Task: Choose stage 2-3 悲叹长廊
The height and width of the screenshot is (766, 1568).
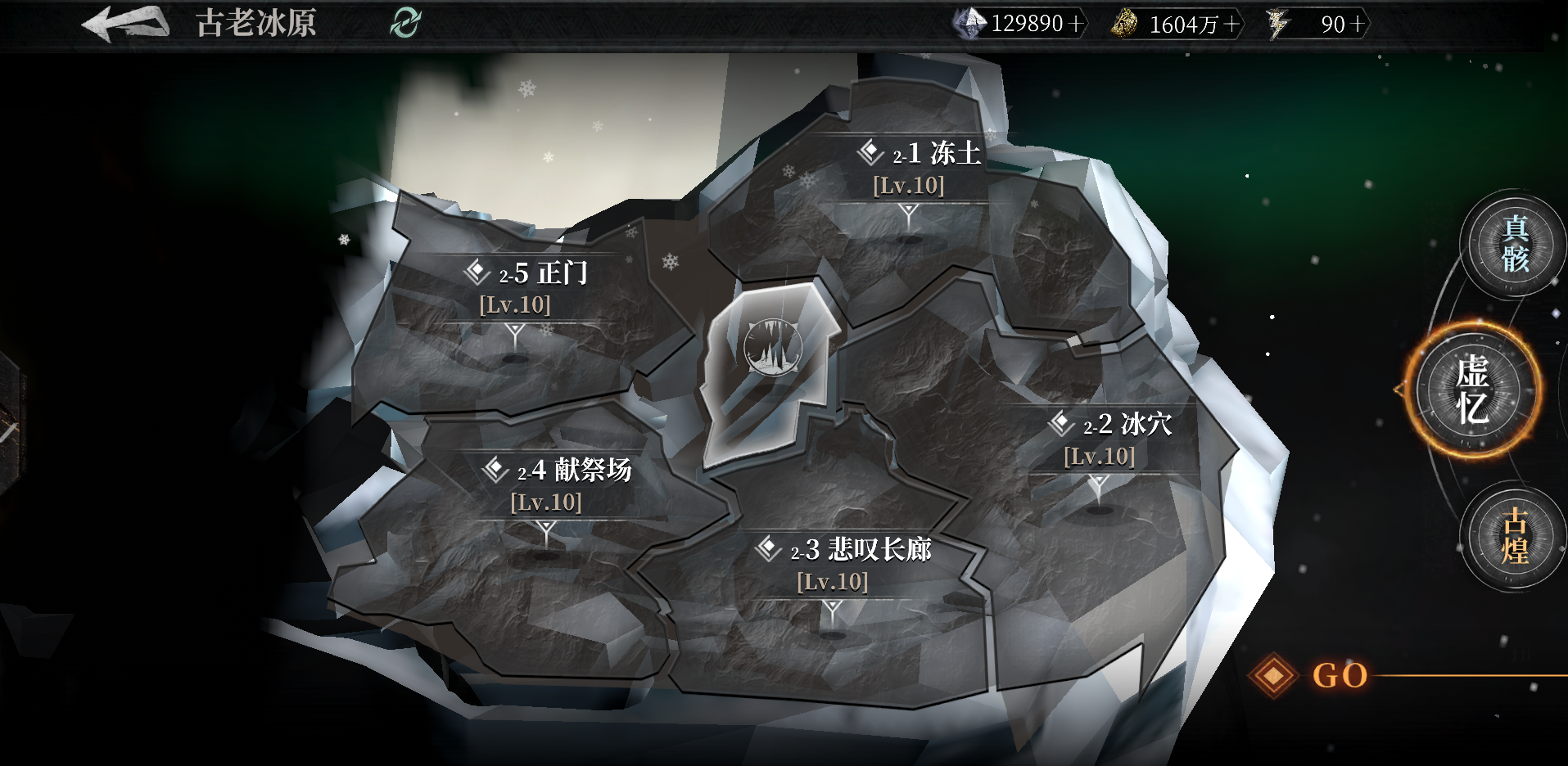Action: point(843,564)
